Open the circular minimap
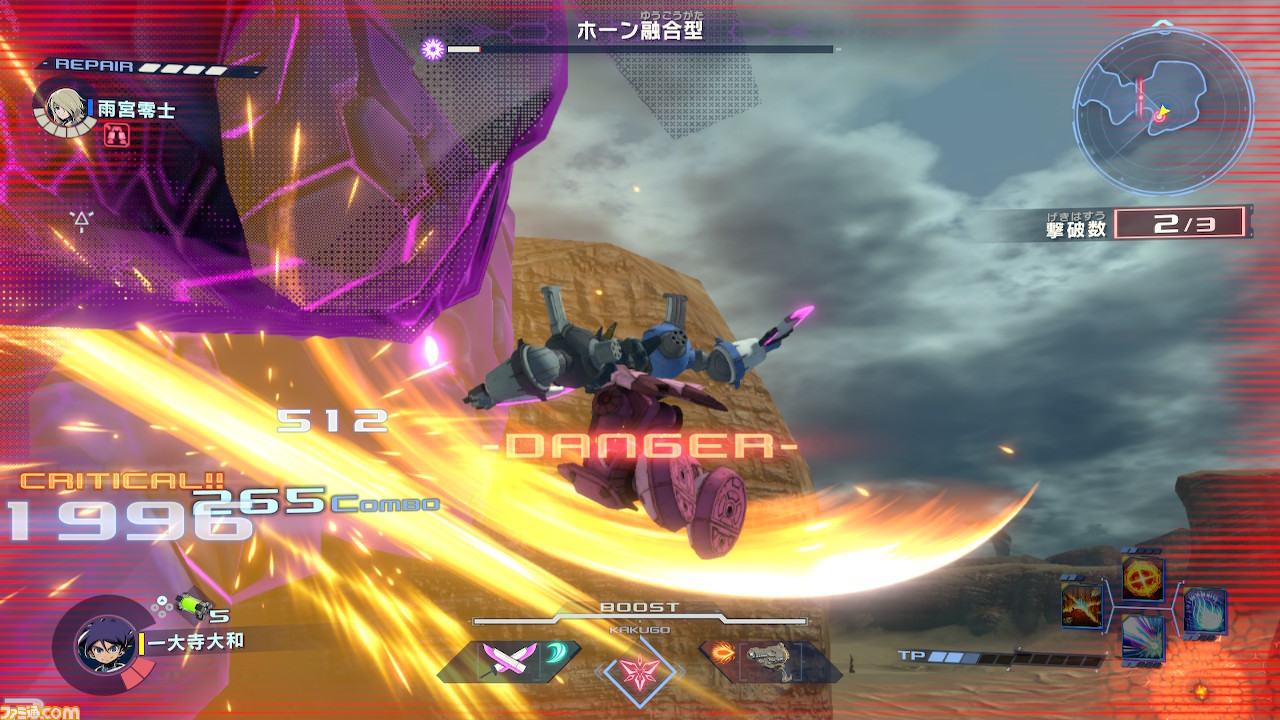The width and height of the screenshot is (1280, 720). click(1163, 110)
